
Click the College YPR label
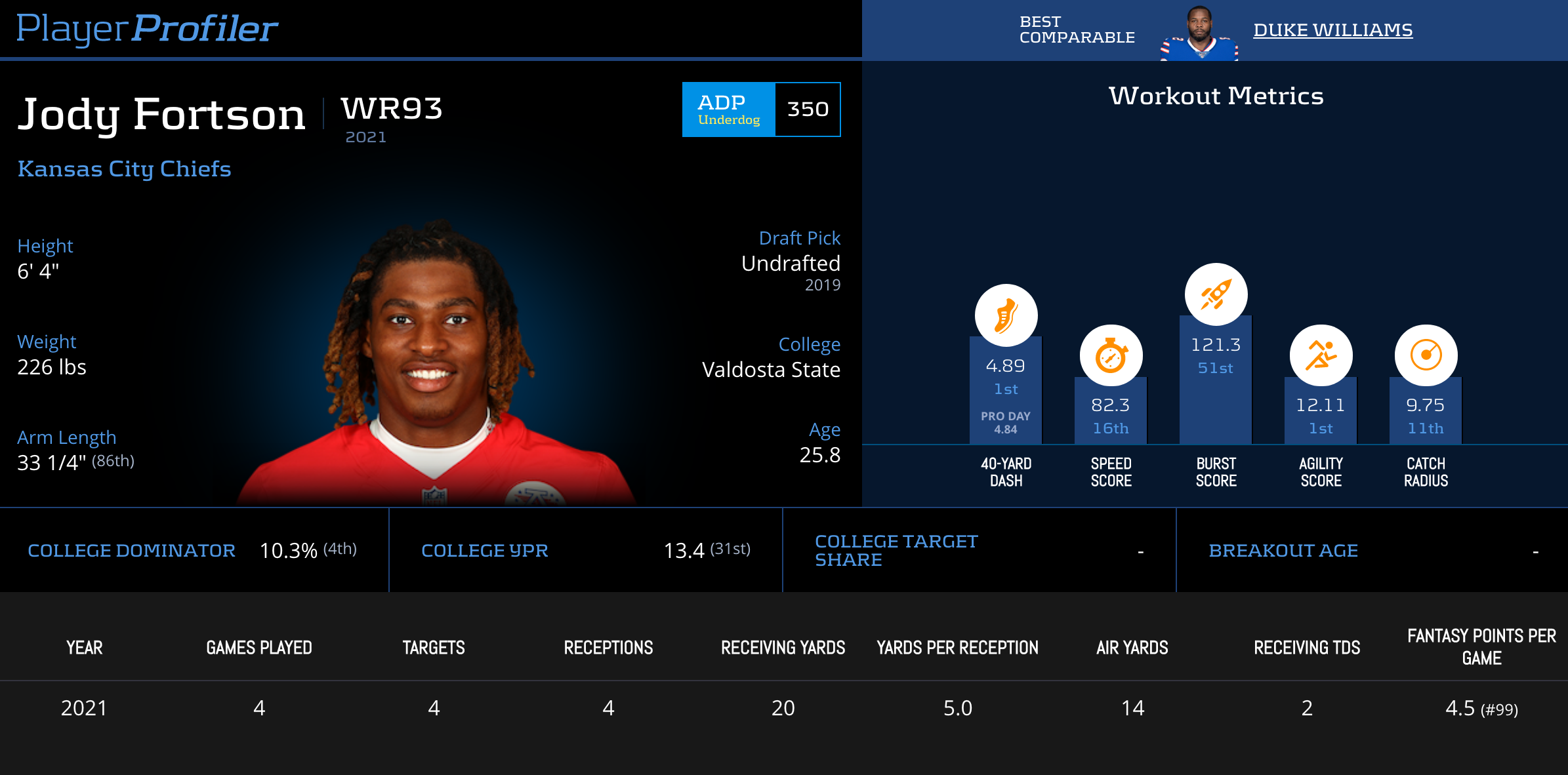(x=484, y=551)
